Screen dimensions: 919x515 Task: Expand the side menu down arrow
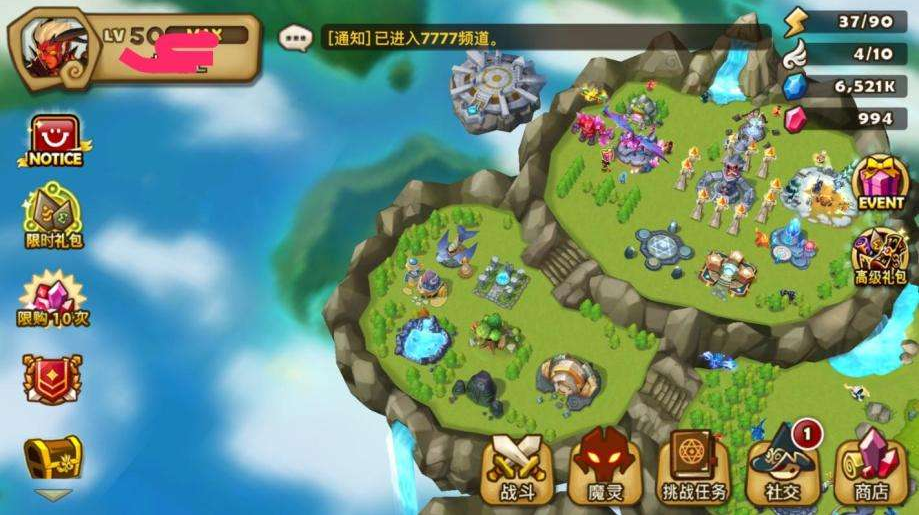(x=53, y=494)
